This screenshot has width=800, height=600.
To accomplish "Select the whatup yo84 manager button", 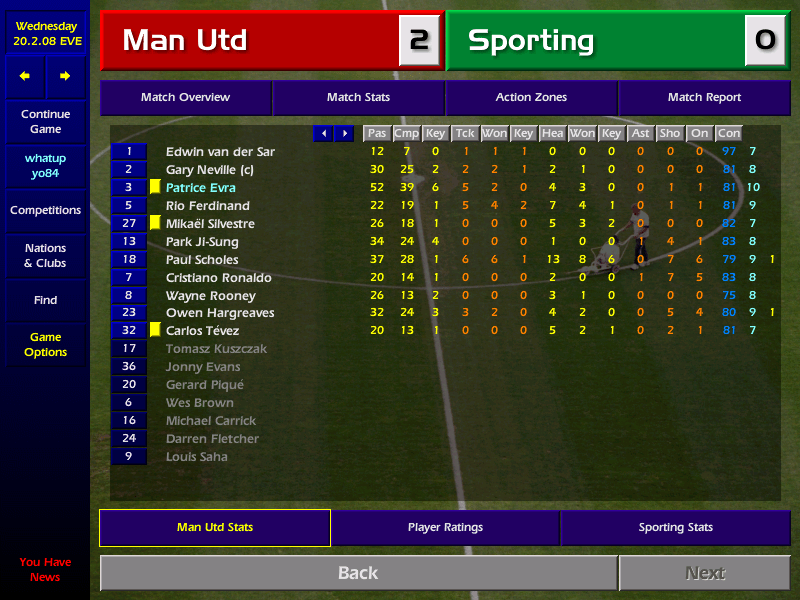I will [x=45, y=166].
